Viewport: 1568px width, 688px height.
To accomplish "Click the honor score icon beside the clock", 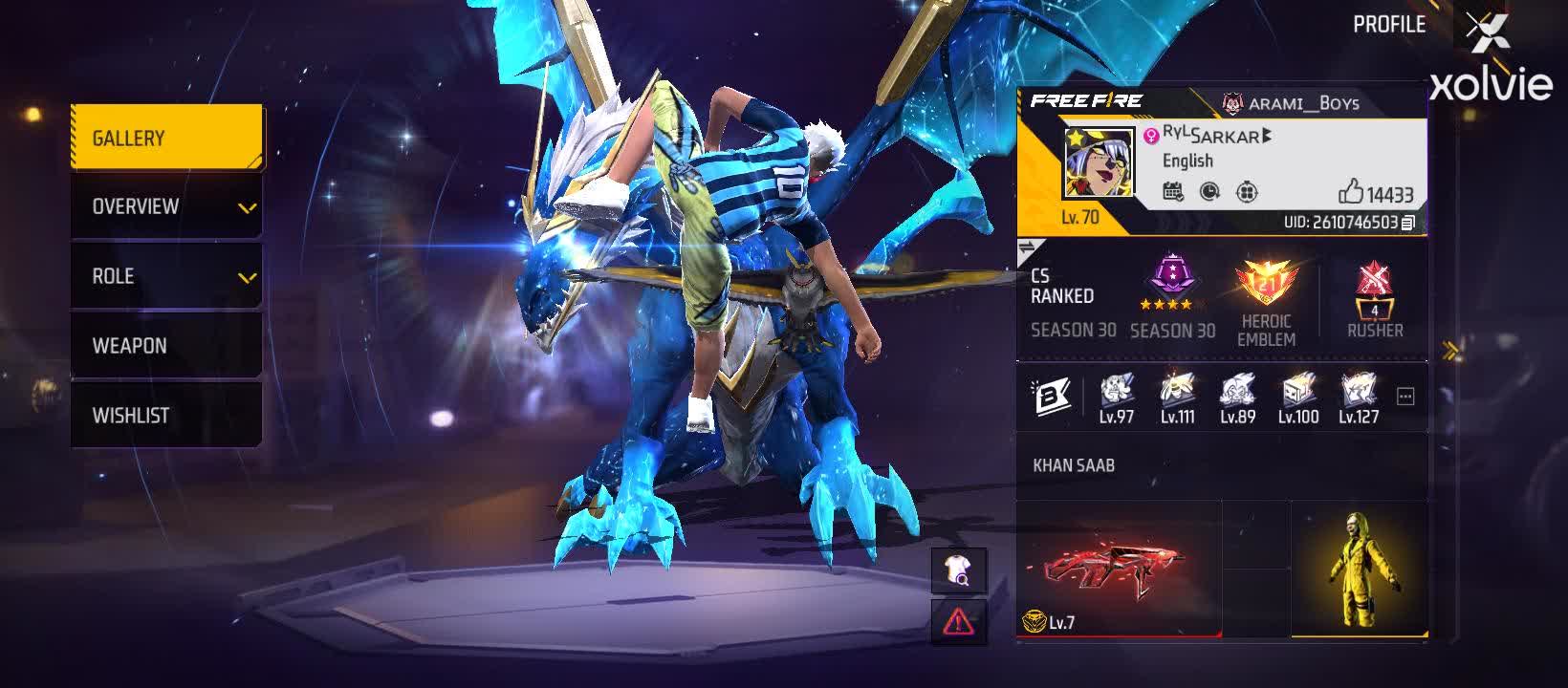I will [1247, 192].
